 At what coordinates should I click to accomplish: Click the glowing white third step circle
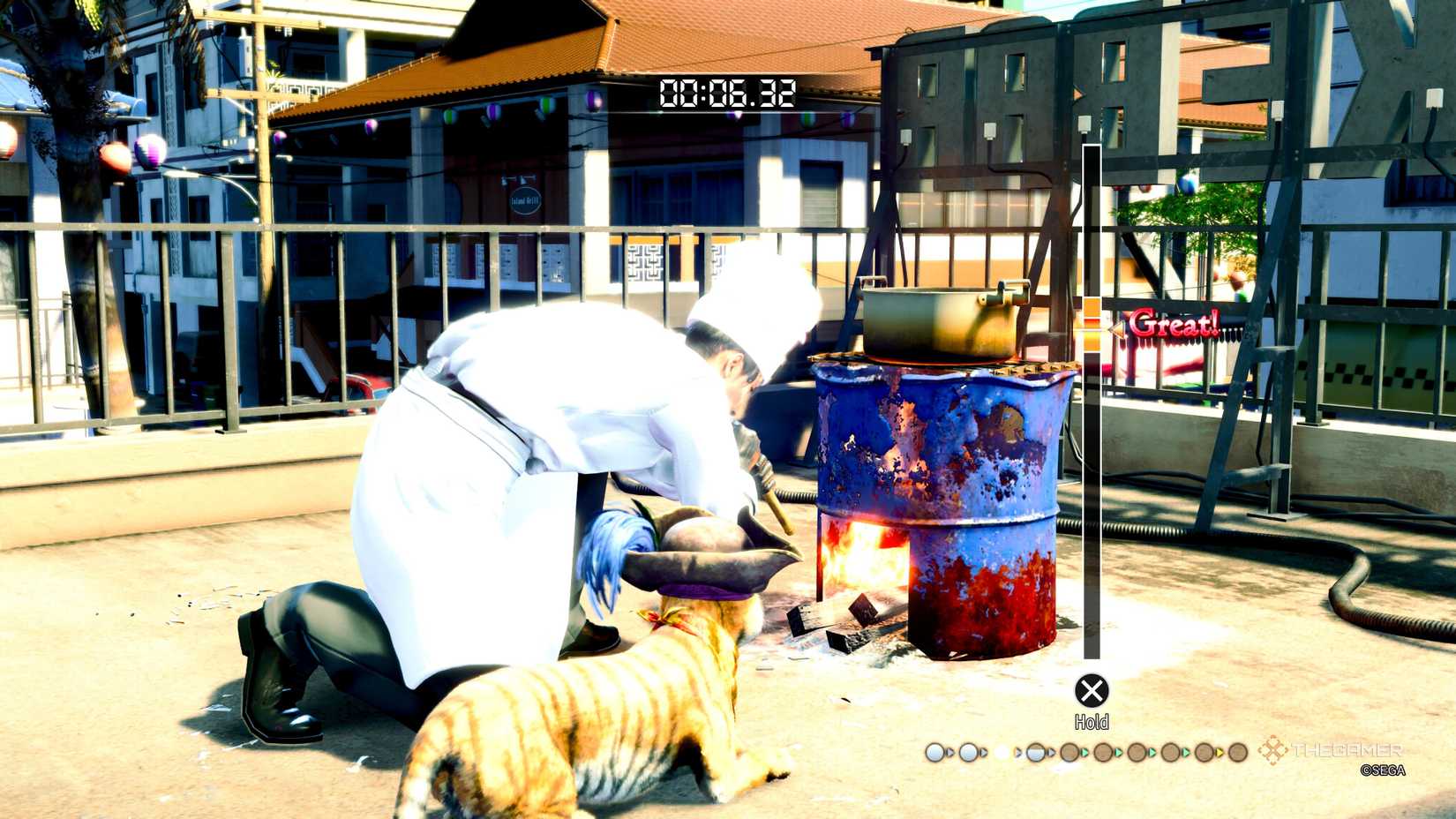tap(1002, 753)
